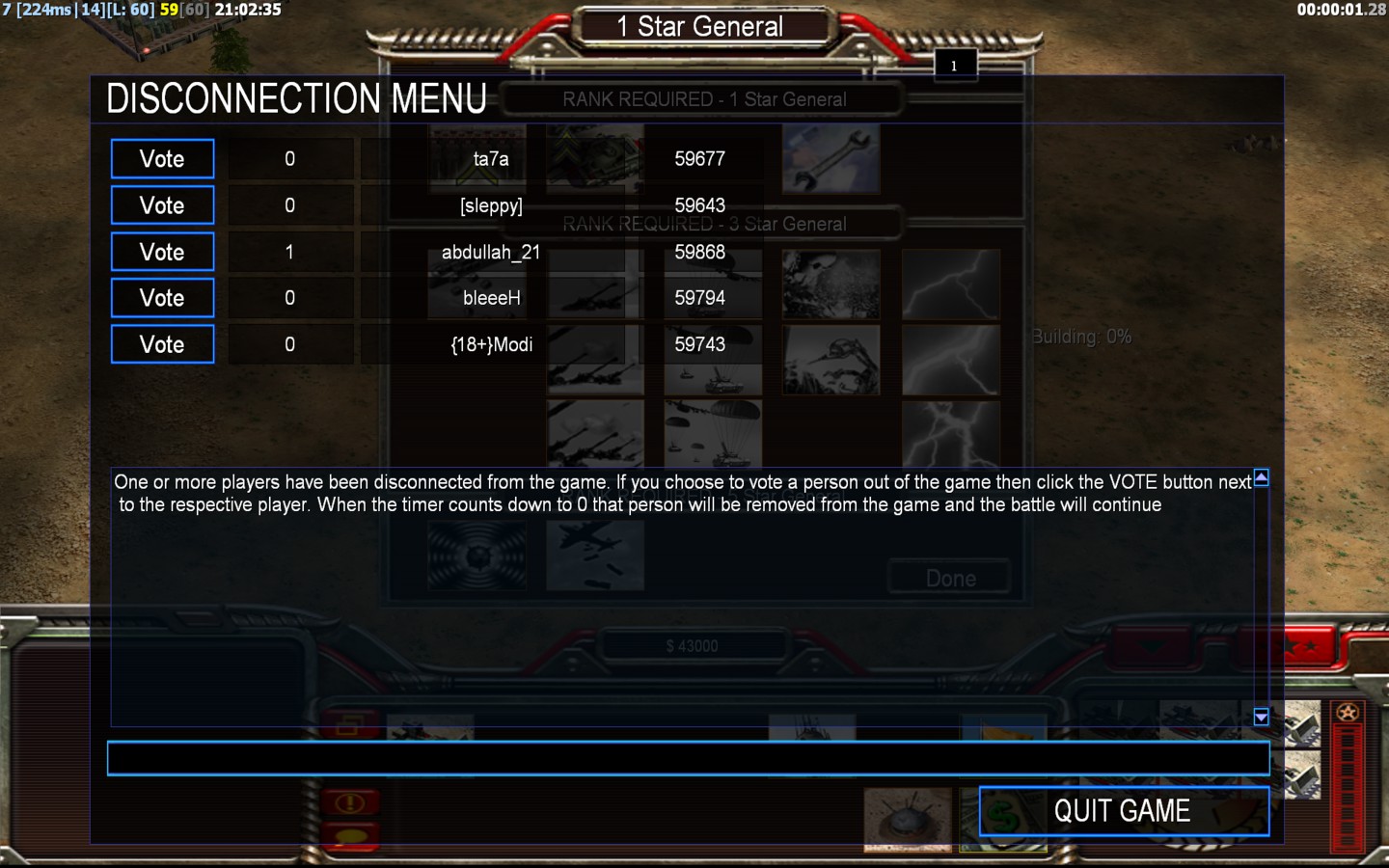1389x868 pixels.
Task: Vote to remove {18+}Modi
Action: point(162,344)
